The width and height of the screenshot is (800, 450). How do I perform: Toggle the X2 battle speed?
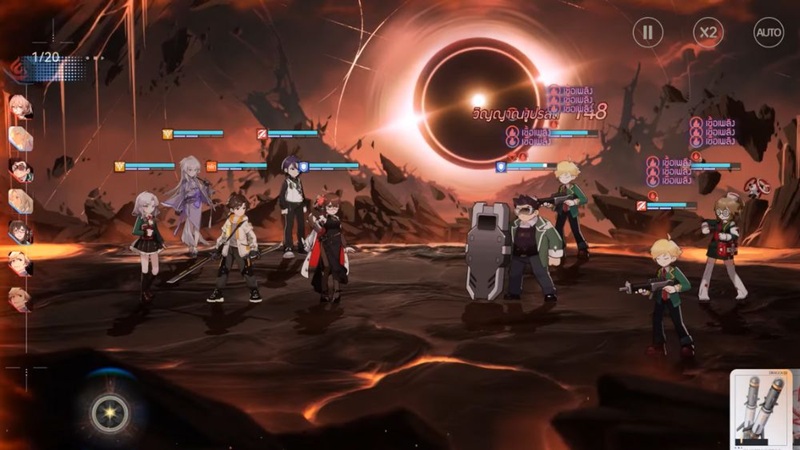[x=708, y=32]
